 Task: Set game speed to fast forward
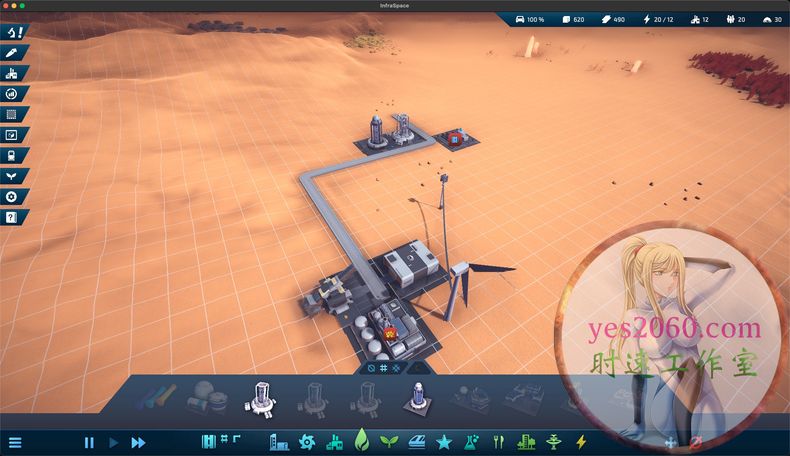tap(138, 442)
